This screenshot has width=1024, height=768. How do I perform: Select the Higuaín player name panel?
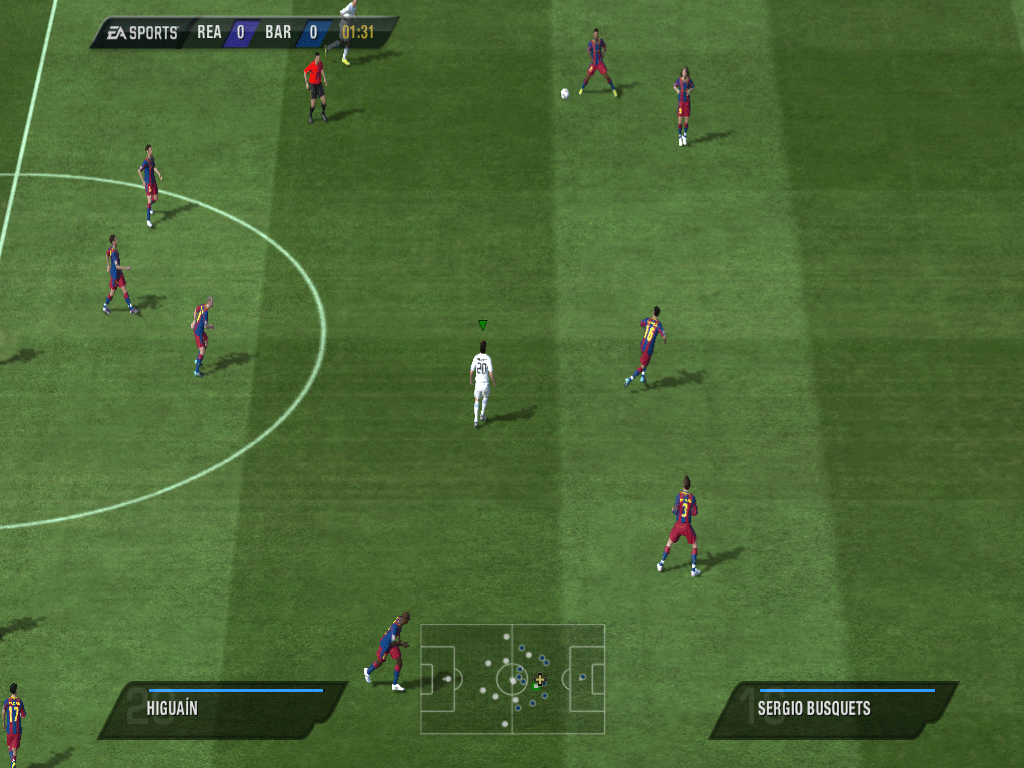[222, 710]
